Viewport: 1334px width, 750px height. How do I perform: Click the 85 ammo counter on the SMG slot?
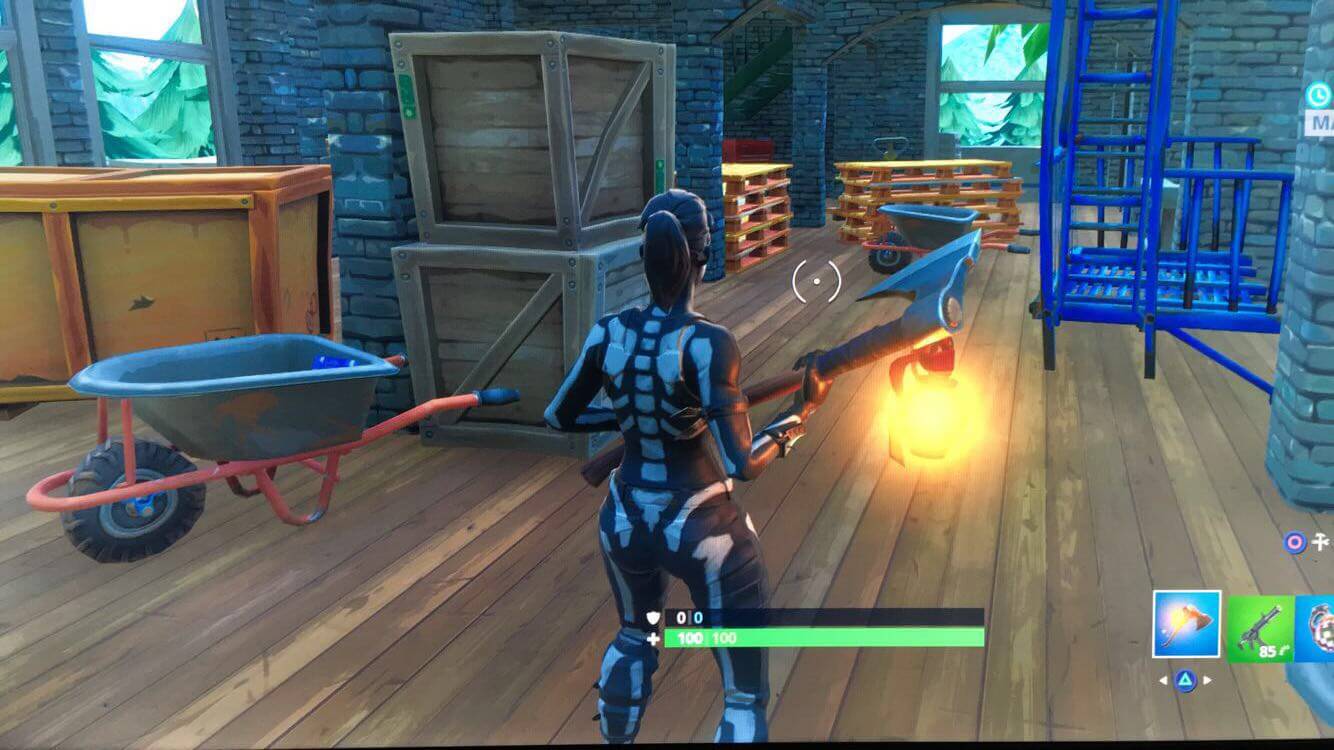[1268, 650]
